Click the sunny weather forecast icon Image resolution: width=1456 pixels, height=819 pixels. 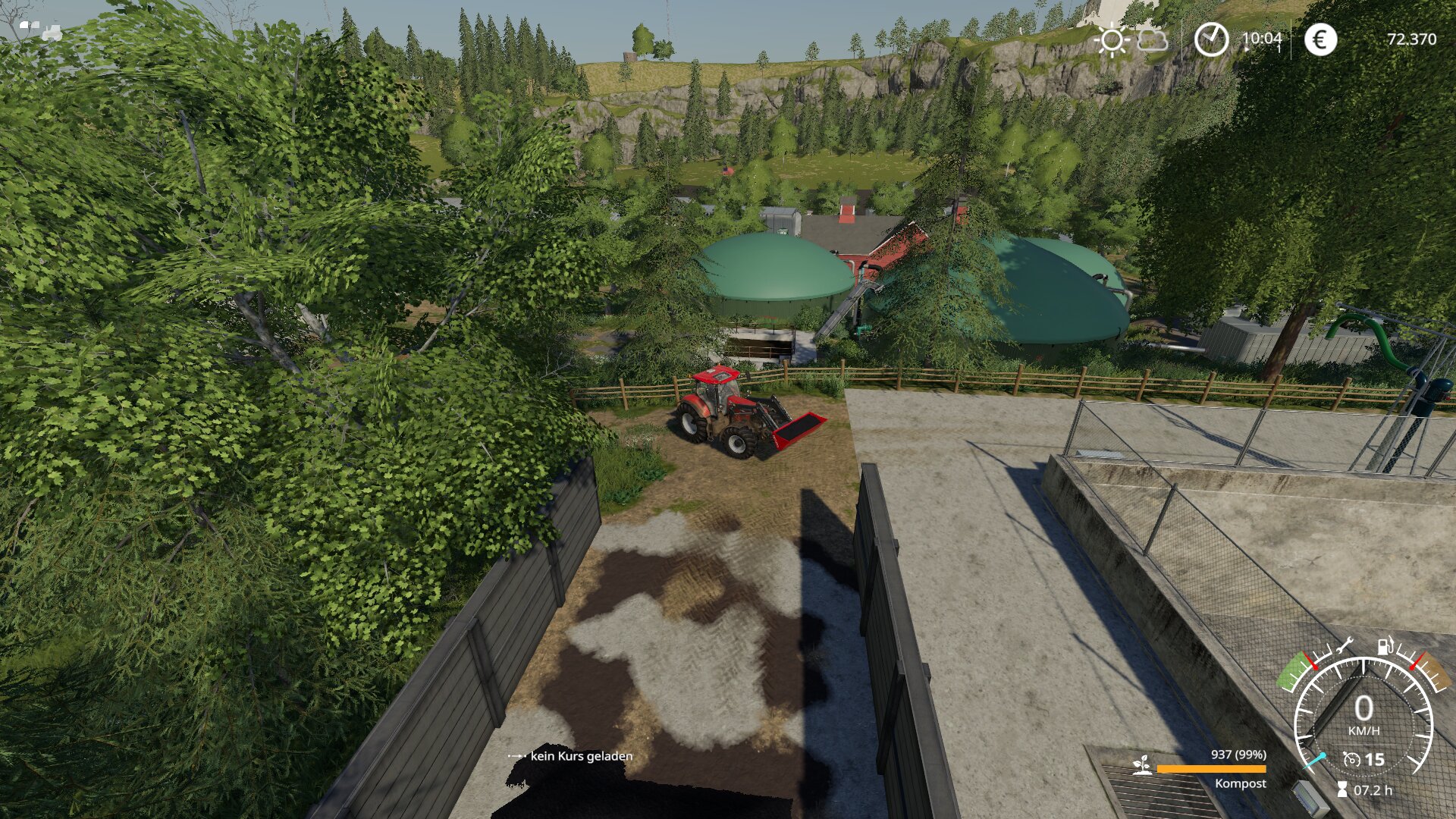click(1112, 39)
